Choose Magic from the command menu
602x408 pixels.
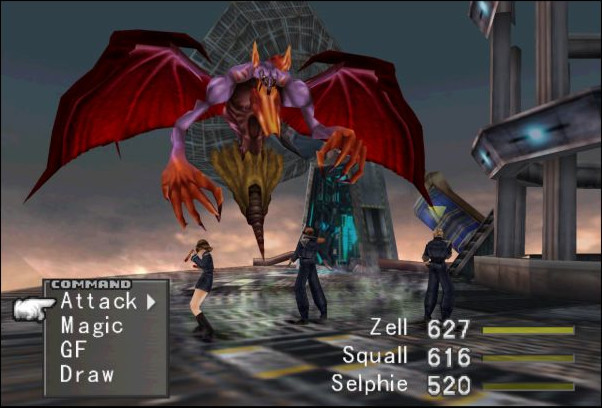(91, 325)
